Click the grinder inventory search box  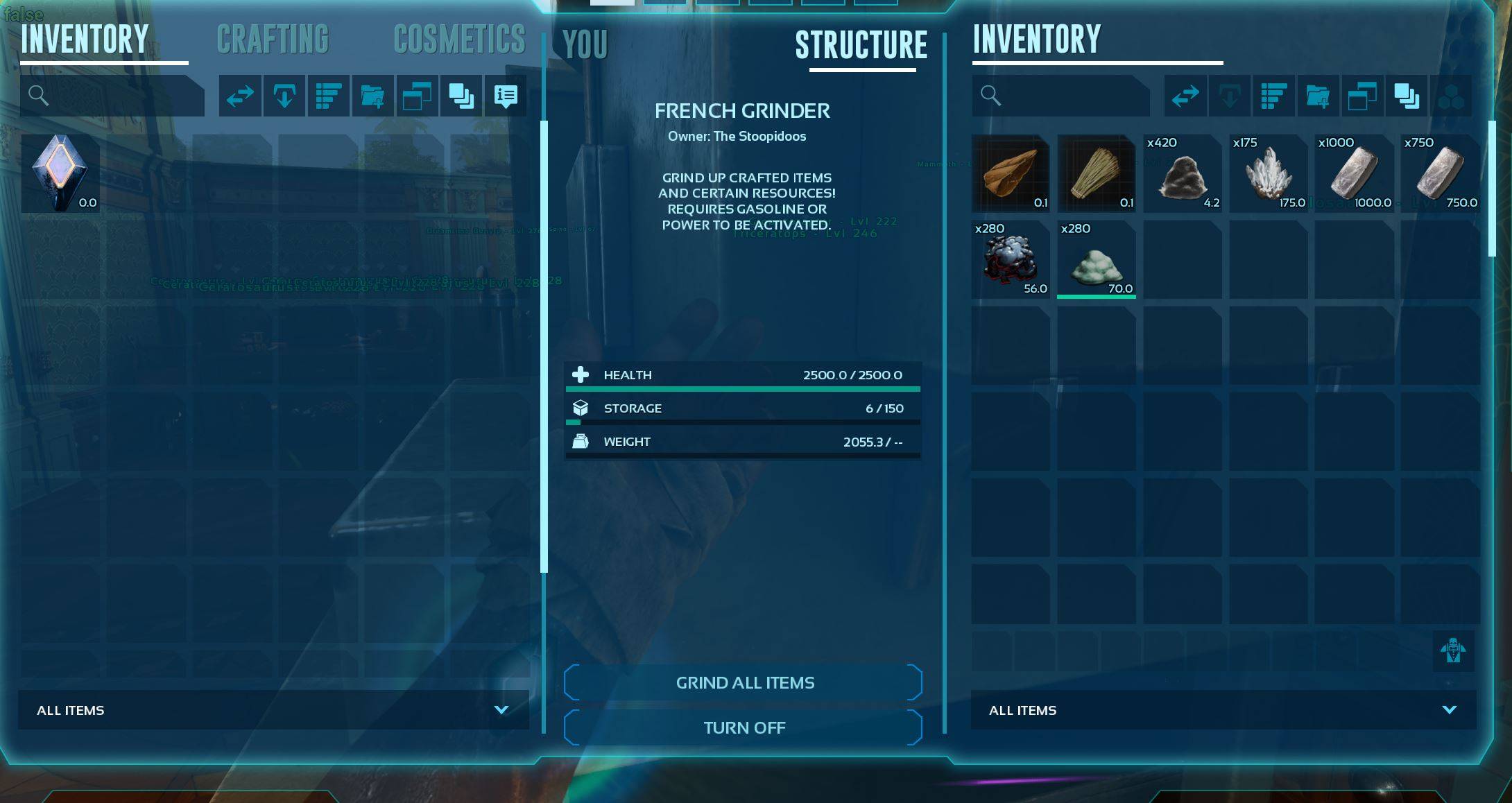(x=1068, y=96)
